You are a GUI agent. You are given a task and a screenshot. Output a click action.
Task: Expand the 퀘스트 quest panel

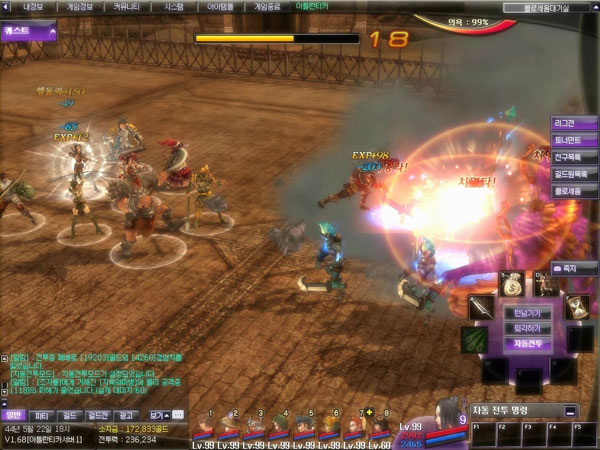[27, 31]
